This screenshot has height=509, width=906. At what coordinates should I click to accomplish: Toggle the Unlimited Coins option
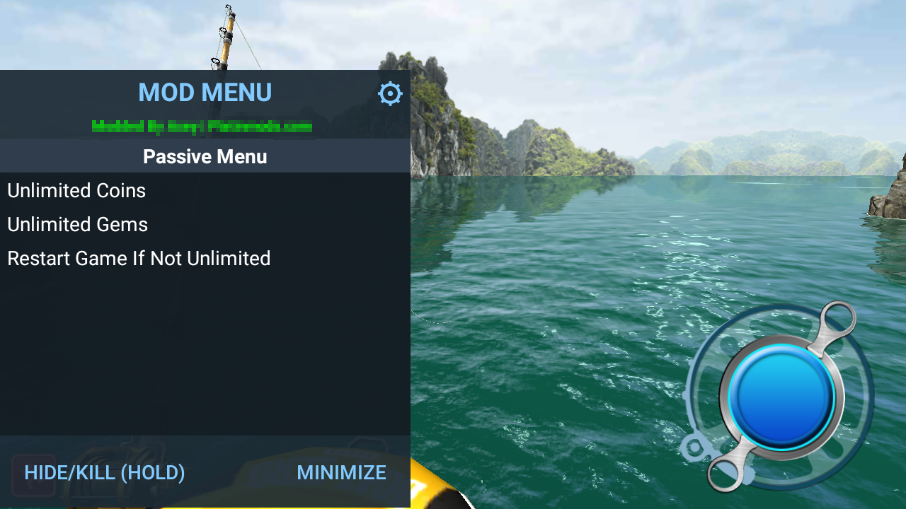tap(77, 191)
